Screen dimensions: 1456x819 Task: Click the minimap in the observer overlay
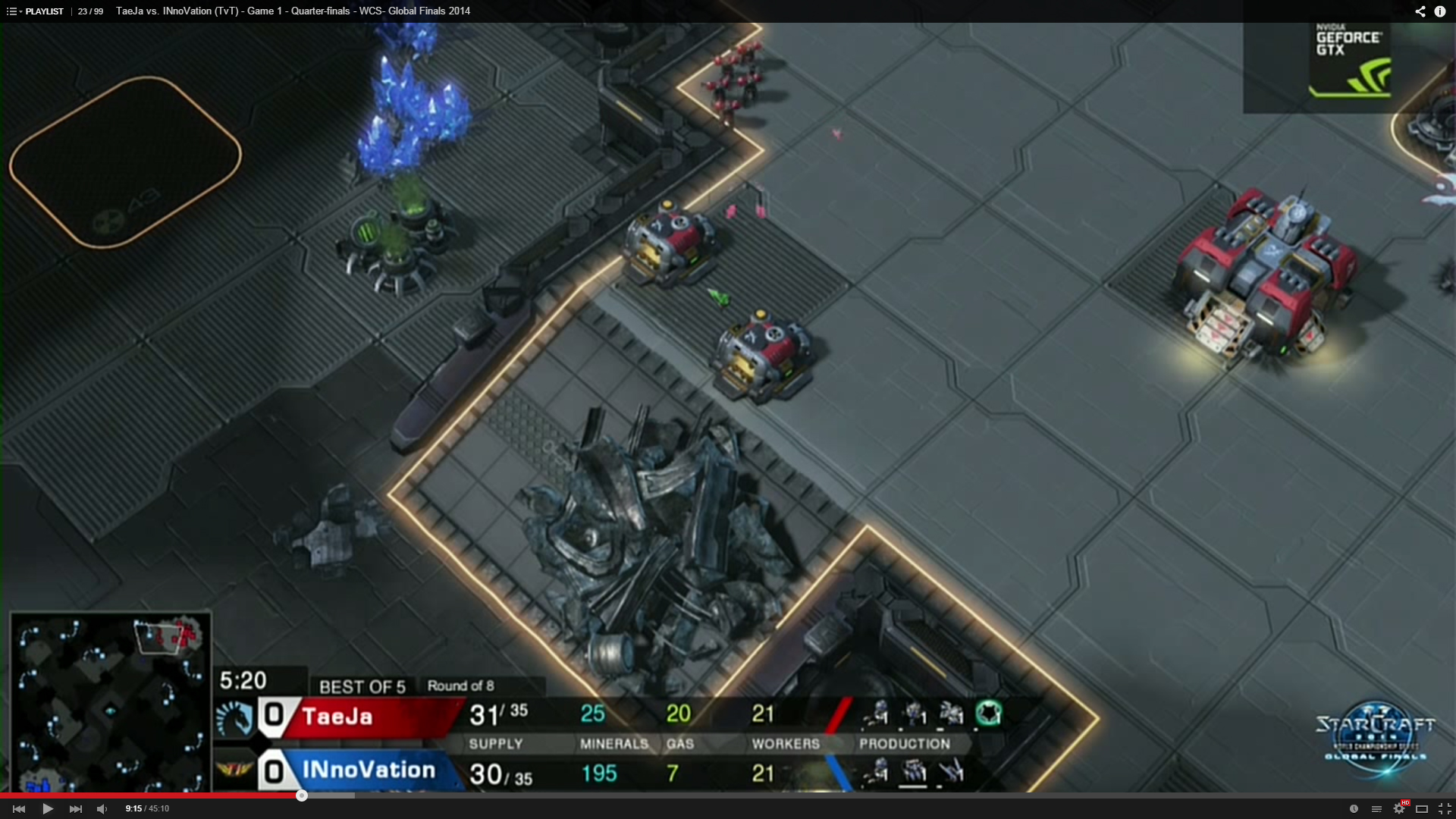pos(111,701)
